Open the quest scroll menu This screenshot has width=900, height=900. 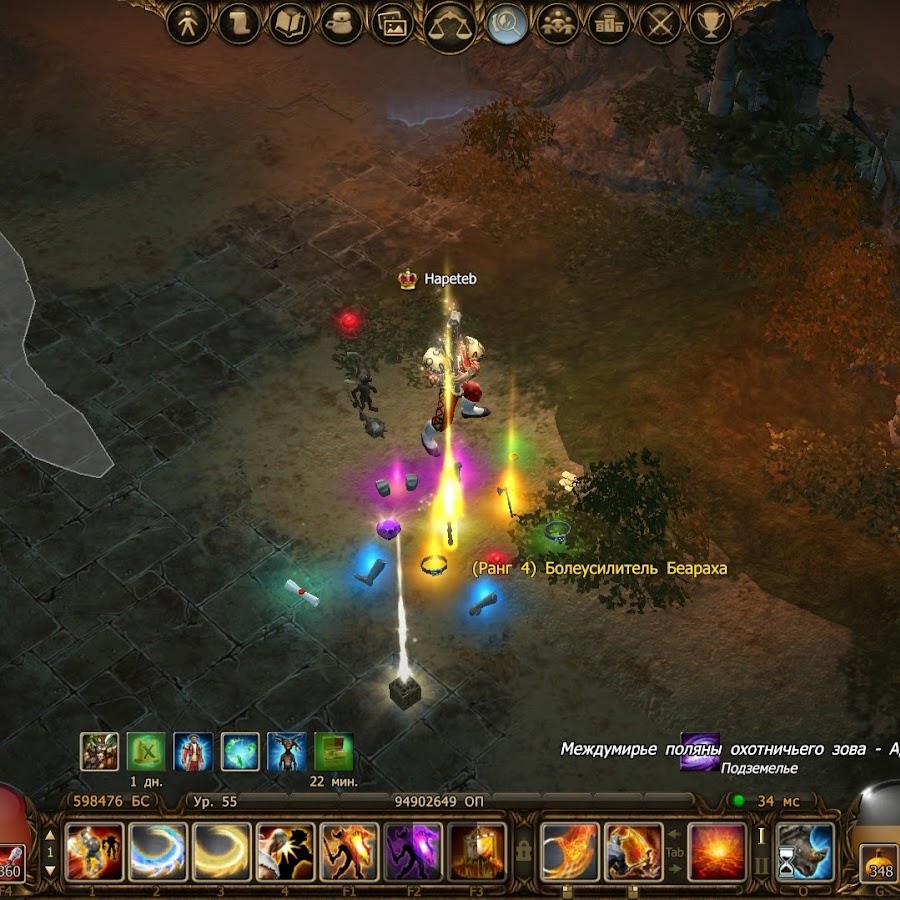tap(240, 22)
